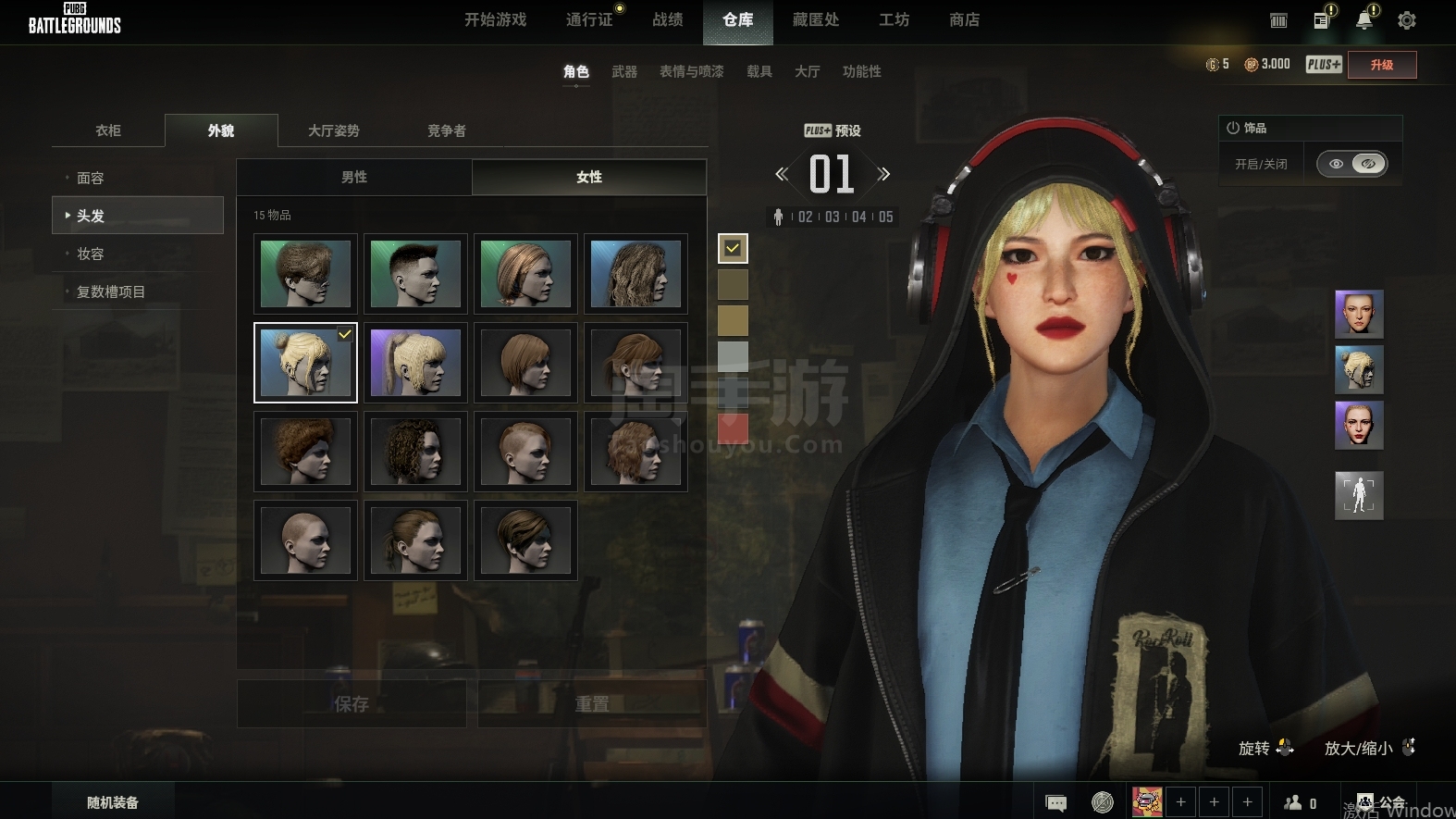Select the 大厅姿势 lobby pose tab
Viewport: 1456px width, 819px height.
(x=333, y=130)
